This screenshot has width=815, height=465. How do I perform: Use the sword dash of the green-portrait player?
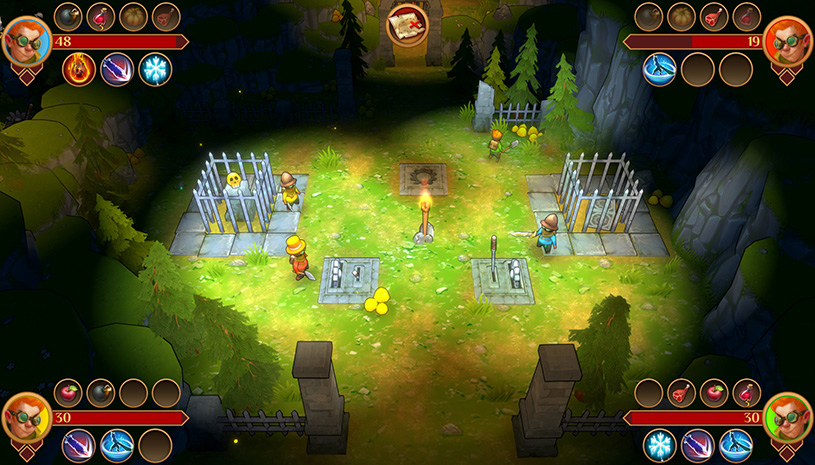pos(697,445)
